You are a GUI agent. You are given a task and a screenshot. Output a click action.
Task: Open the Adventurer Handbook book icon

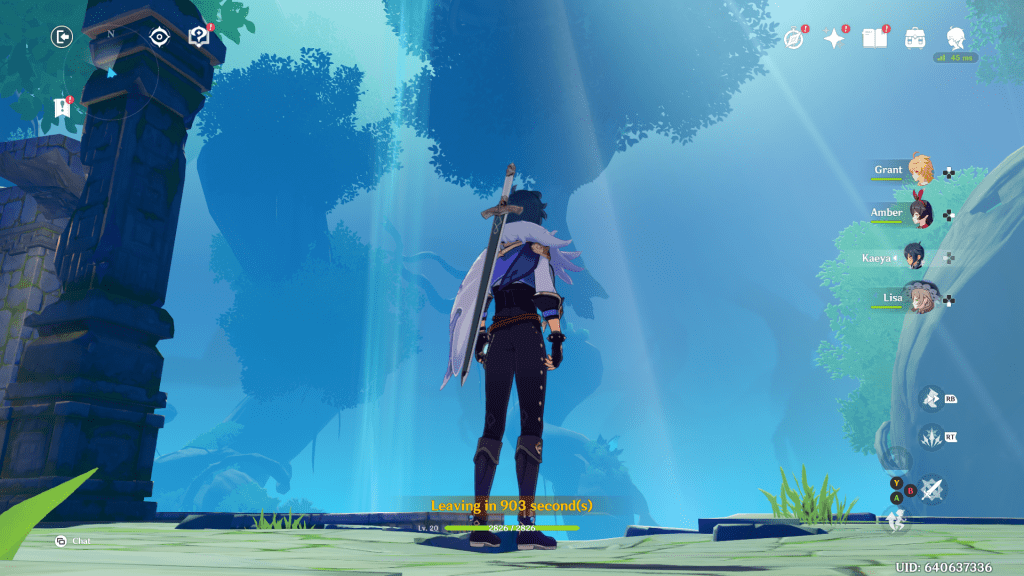[x=875, y=39]
